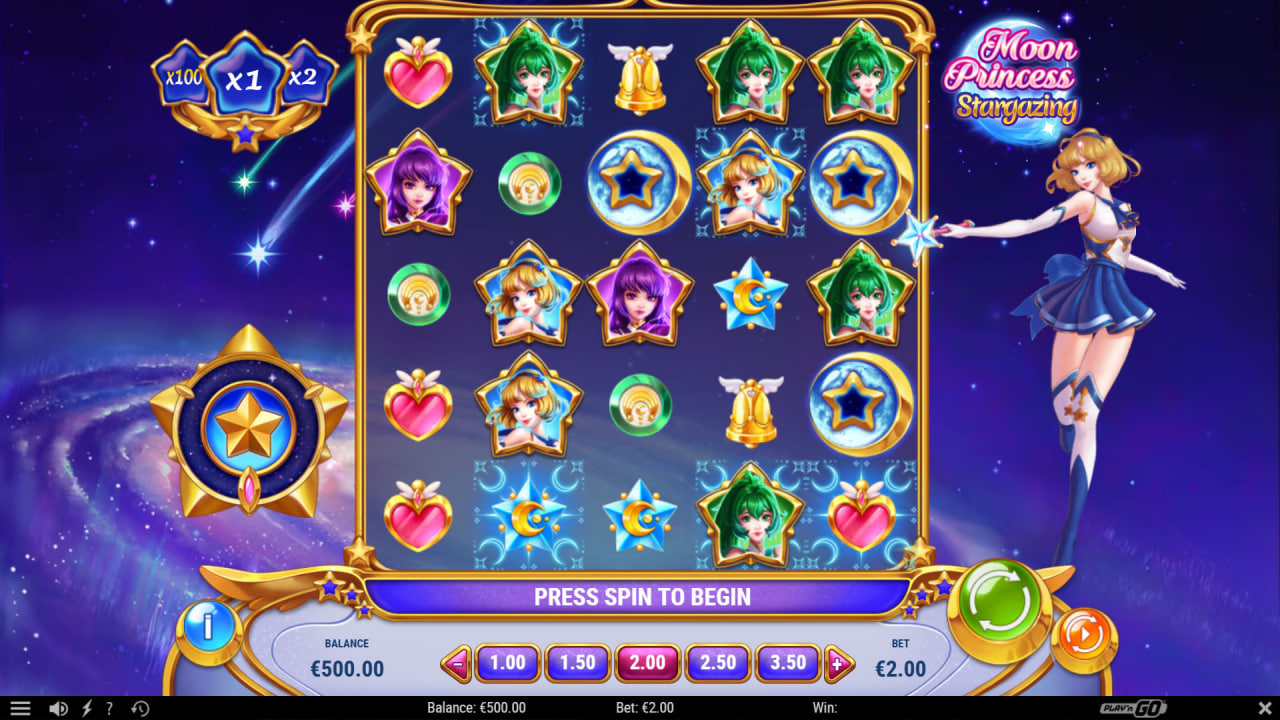Decrease bet with the left arrow
Image resolution: width=1280 pixels, height=720 pixels.
click(x=459, y=662)
